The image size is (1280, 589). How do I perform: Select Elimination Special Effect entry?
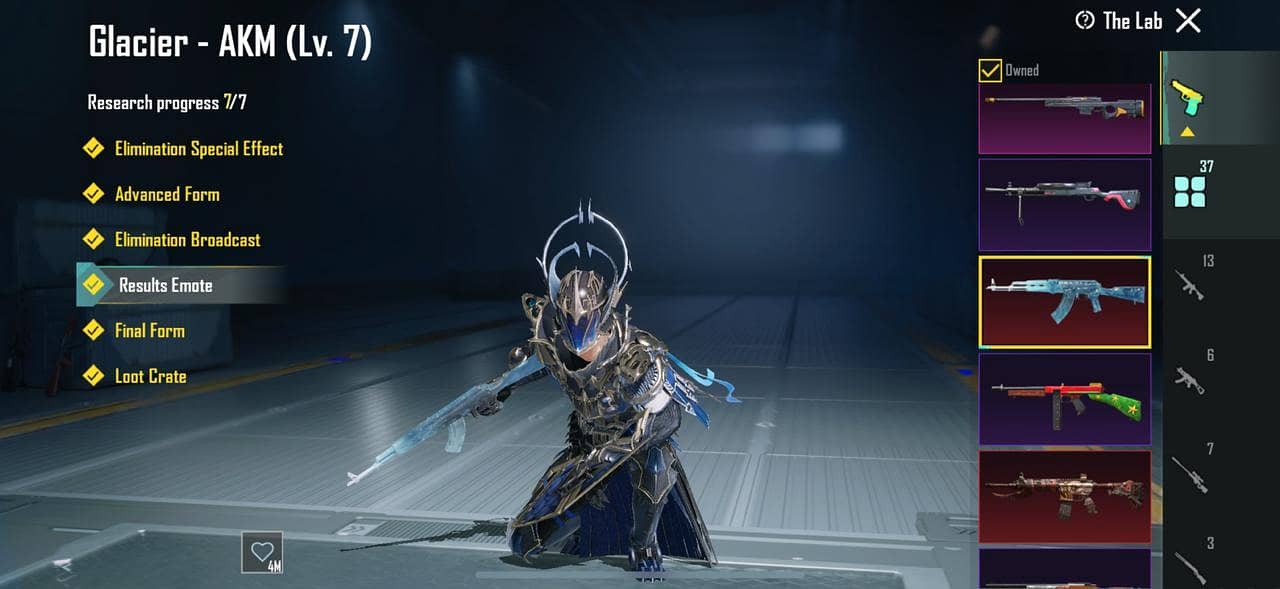[198, 149]
